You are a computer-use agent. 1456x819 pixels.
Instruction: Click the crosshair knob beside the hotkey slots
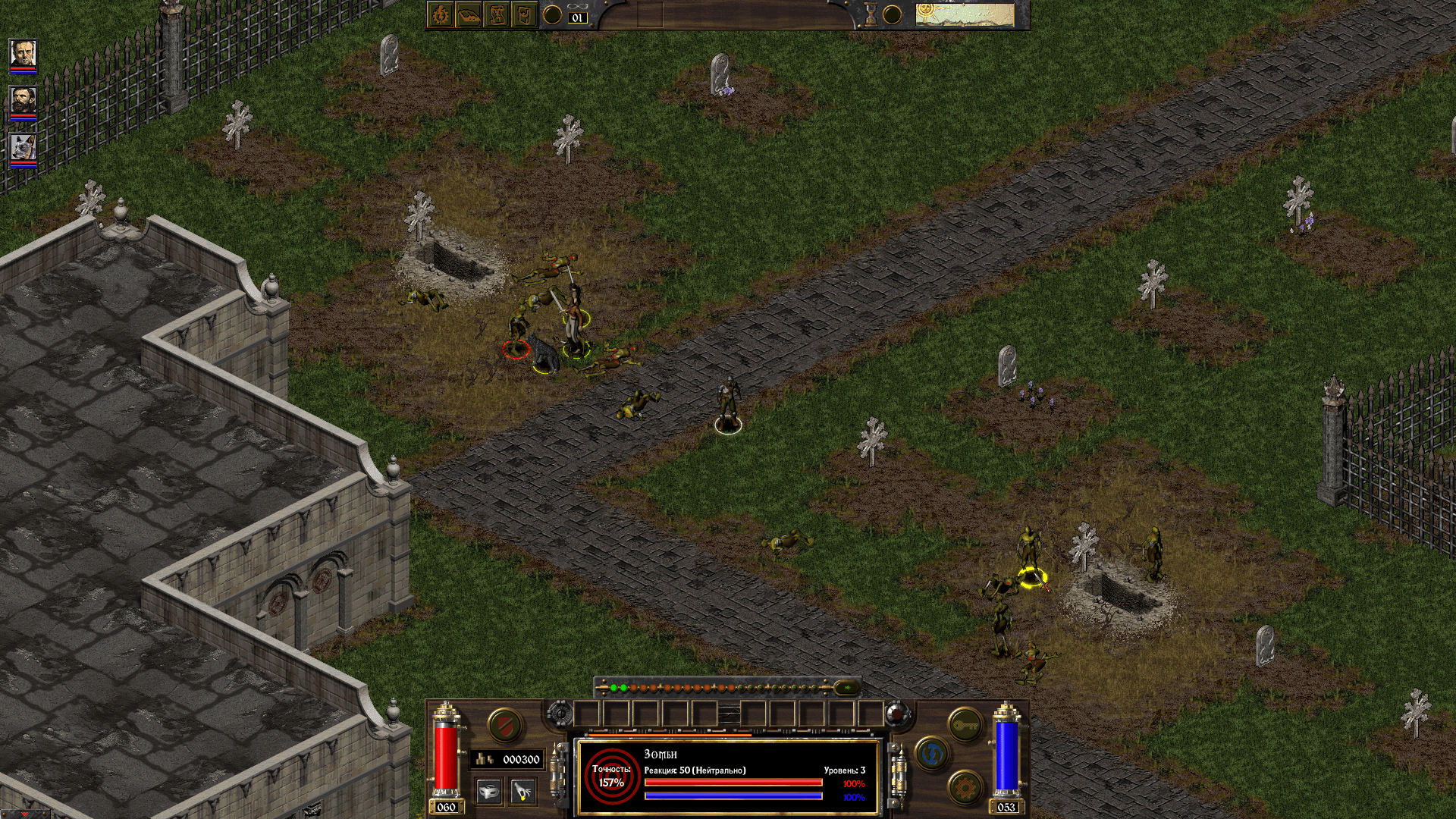pyautogui.click(x=560, y=714)
